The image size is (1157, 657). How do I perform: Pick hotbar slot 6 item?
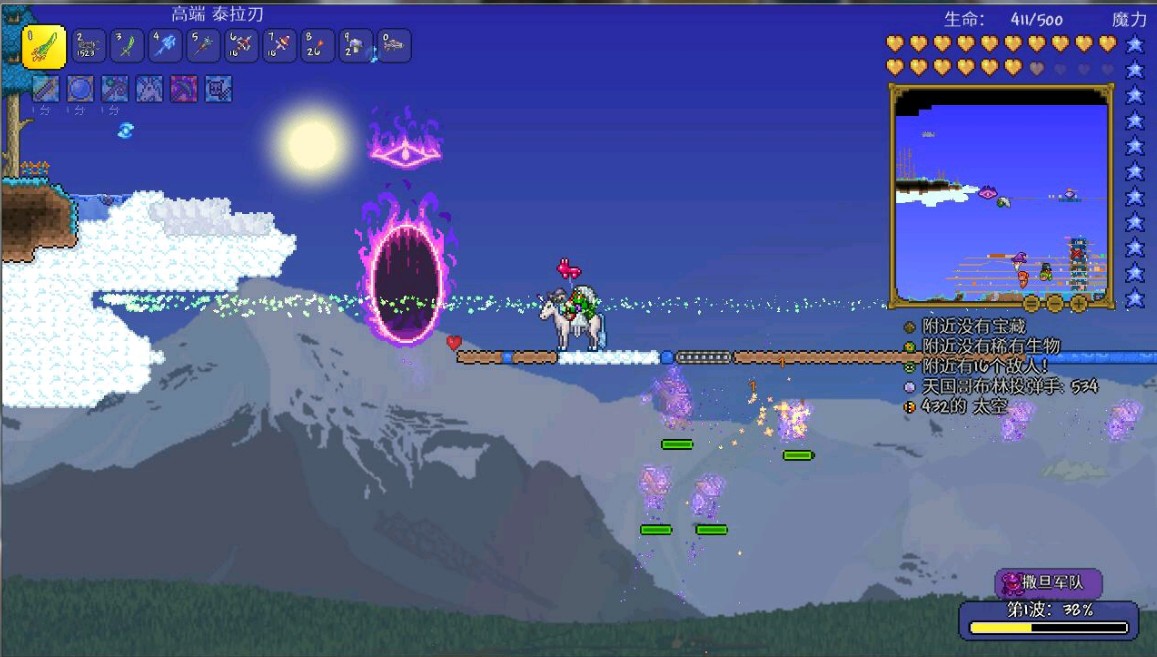click(x=241, y=46)
